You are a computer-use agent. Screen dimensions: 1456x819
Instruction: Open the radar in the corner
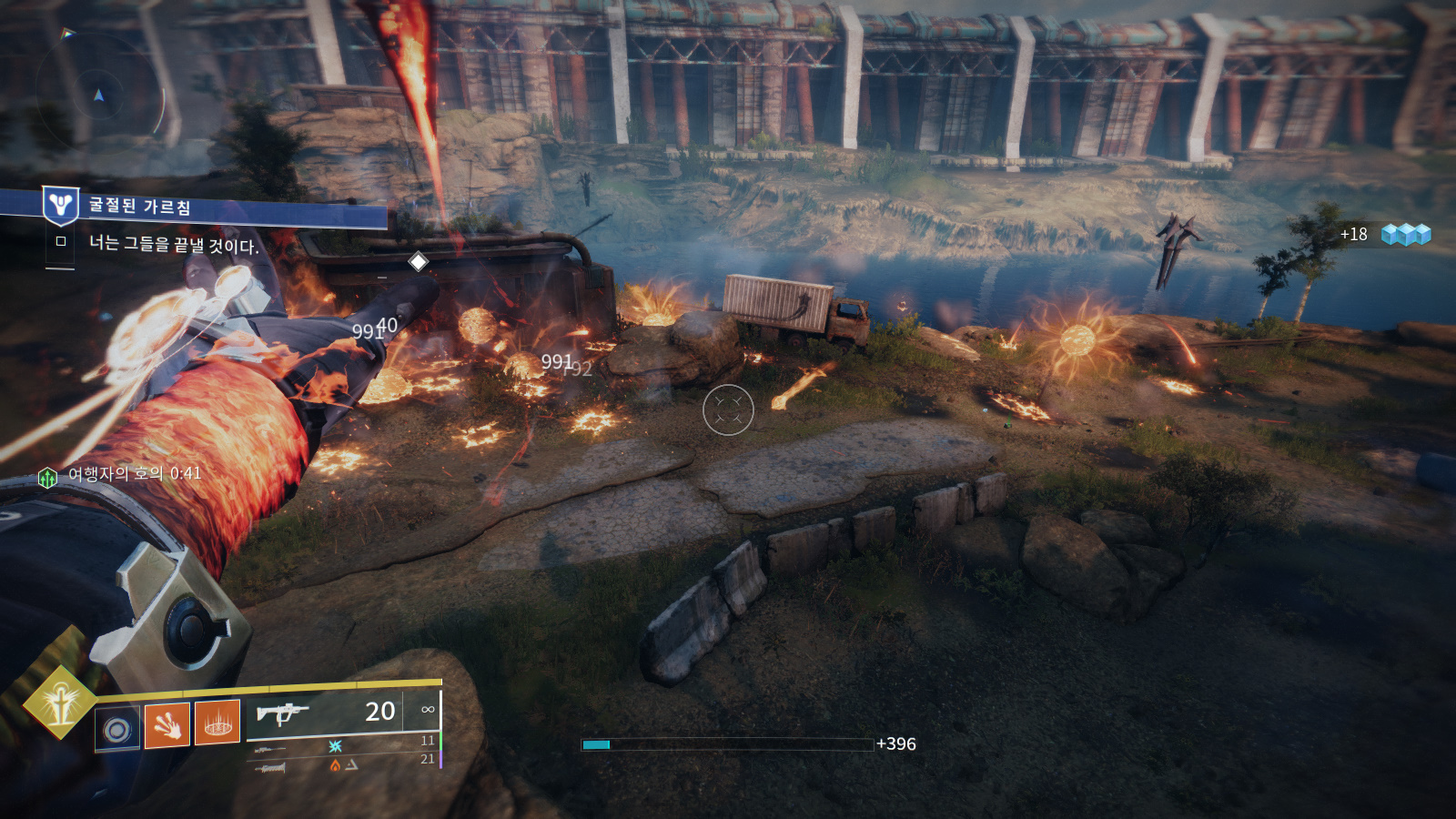99,94
